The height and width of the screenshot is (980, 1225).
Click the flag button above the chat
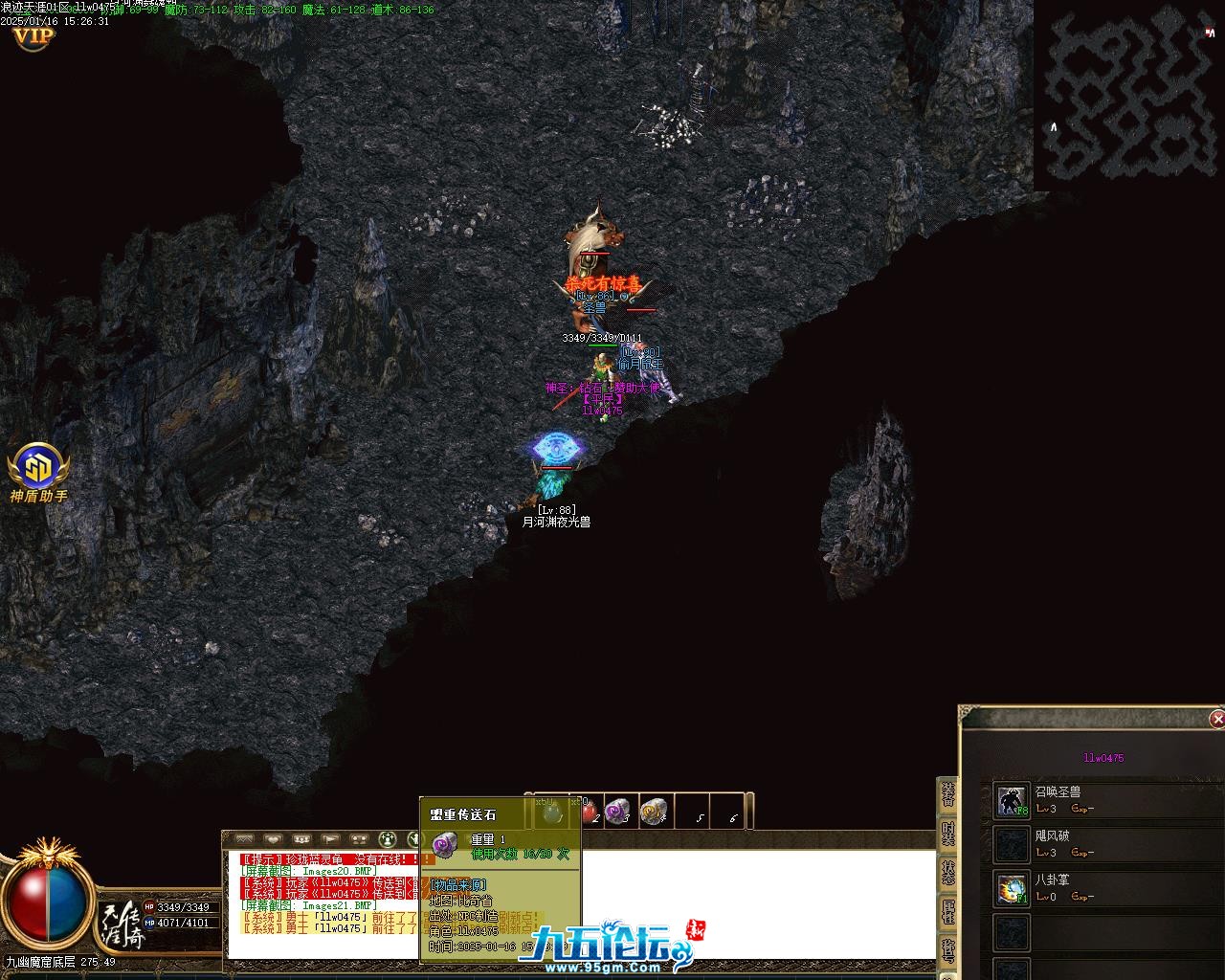point(330,839)
